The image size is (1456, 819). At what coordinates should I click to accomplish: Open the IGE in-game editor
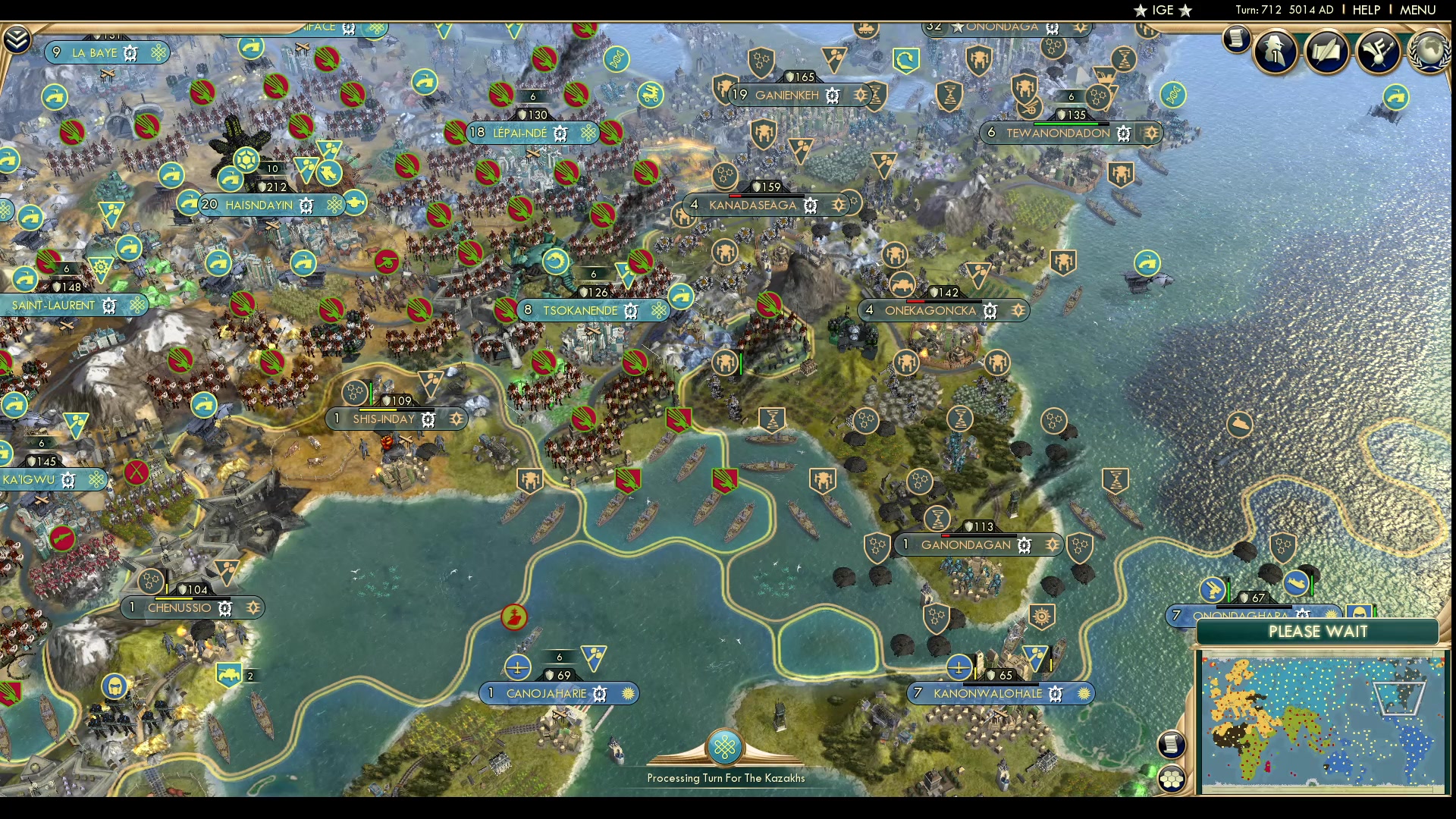point(1163,10)
